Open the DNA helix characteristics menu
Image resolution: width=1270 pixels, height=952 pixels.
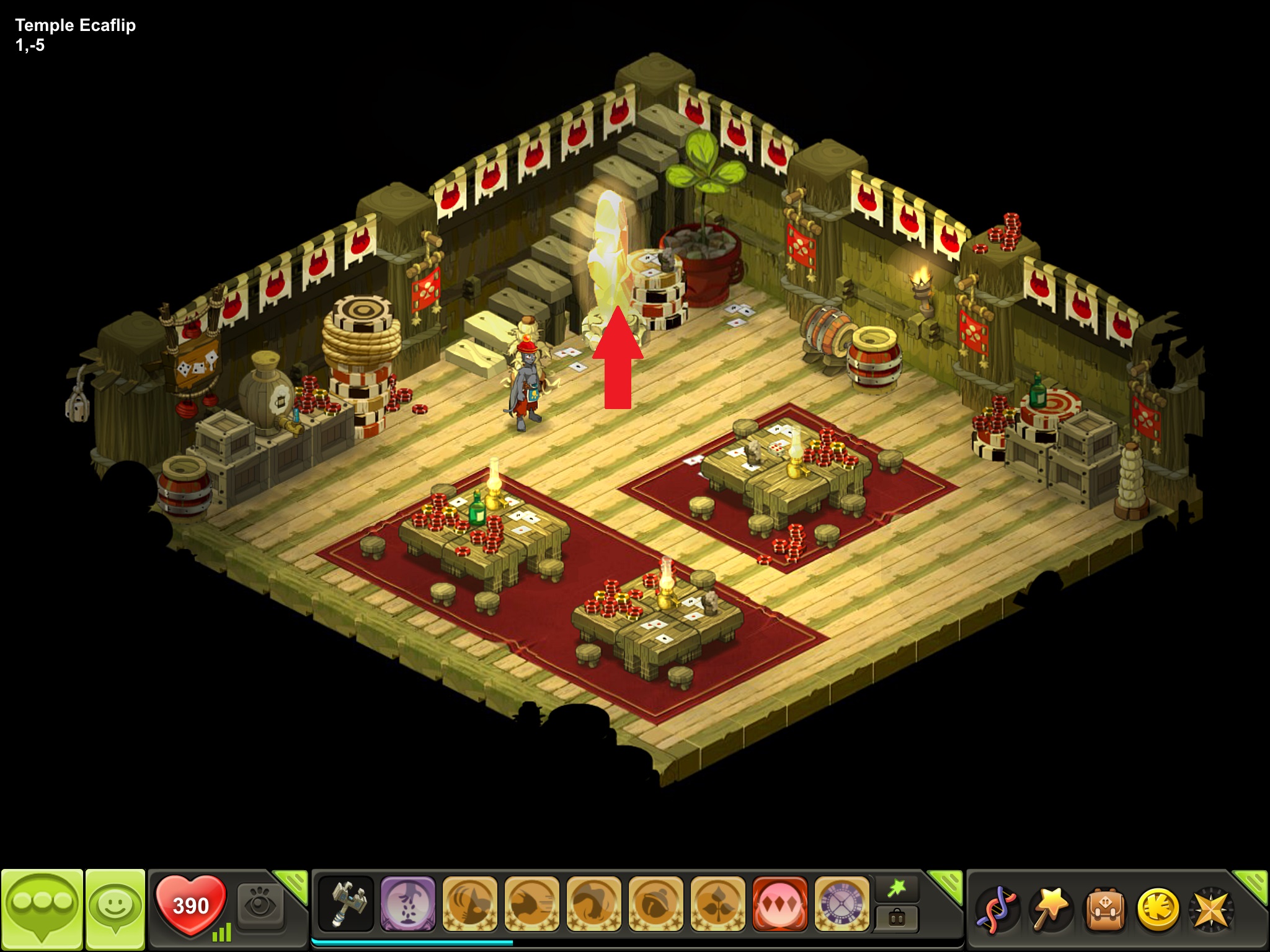pos(997,909)
